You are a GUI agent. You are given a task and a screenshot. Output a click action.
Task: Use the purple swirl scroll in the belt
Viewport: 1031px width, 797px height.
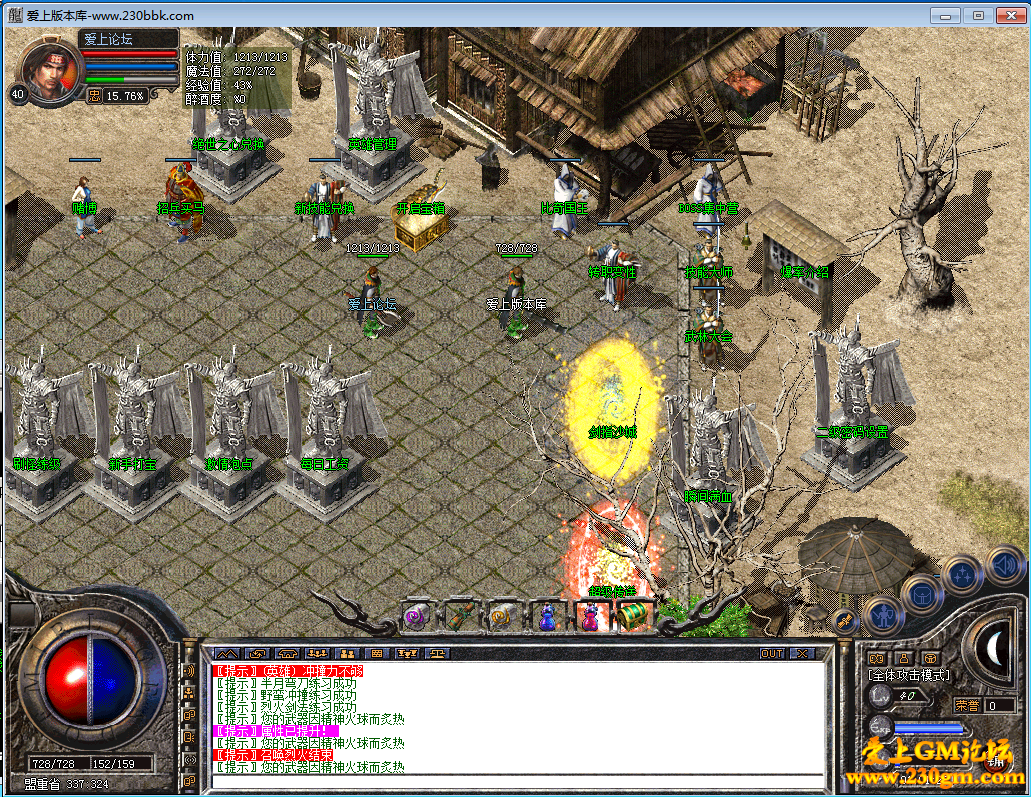coord(415,616)
